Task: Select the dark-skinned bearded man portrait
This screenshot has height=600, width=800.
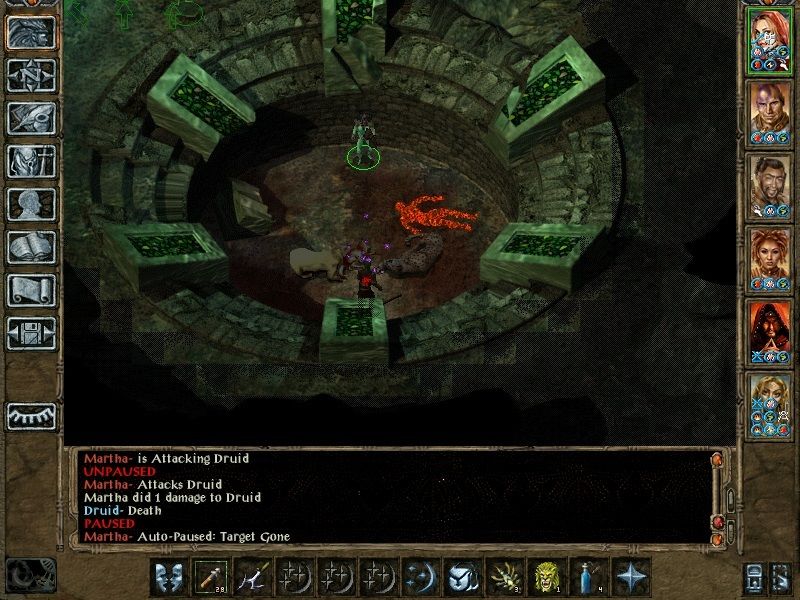Action: click(771, 186)
